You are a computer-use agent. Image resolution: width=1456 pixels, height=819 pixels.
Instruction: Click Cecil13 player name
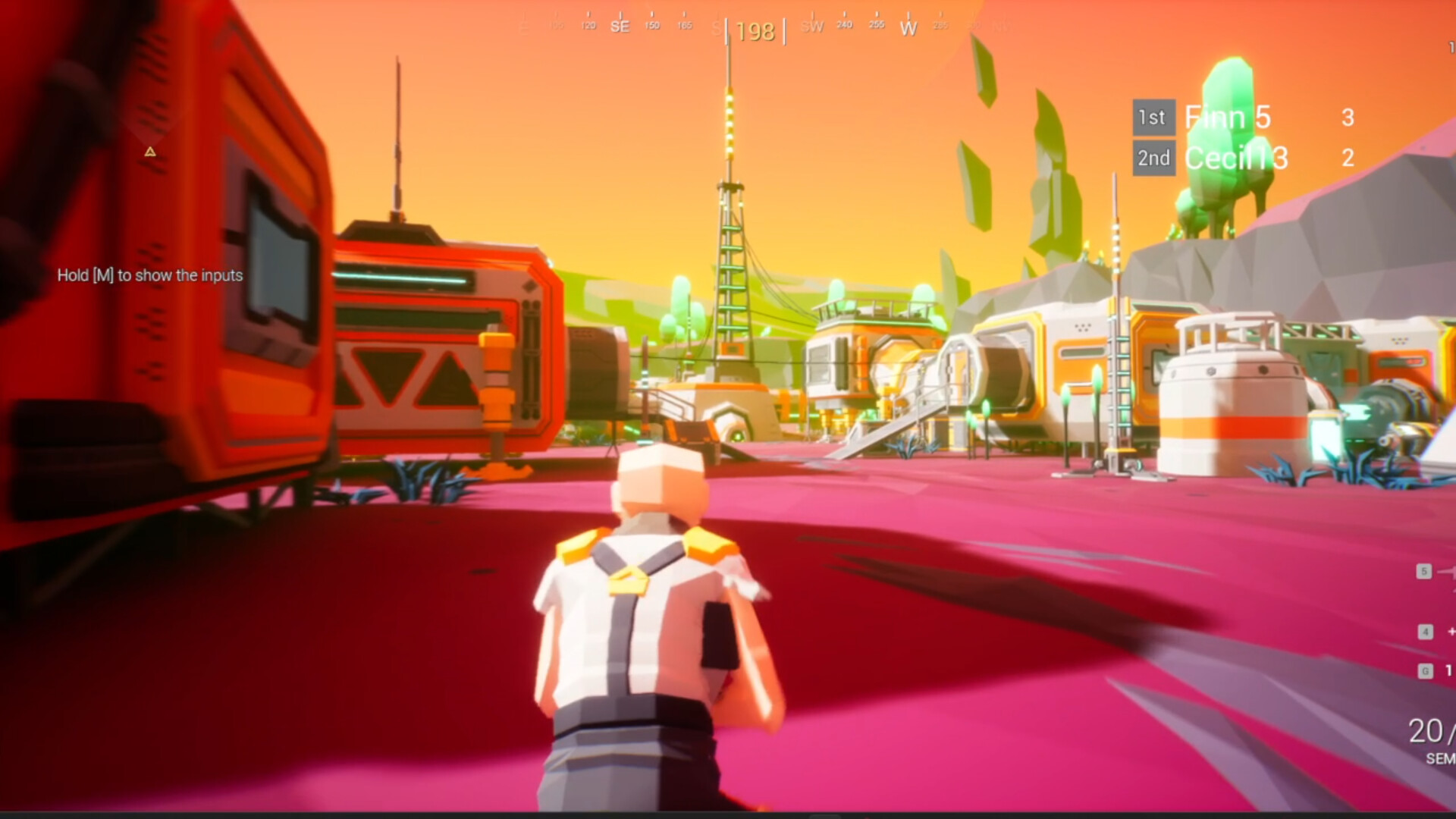click(1229, 158)
